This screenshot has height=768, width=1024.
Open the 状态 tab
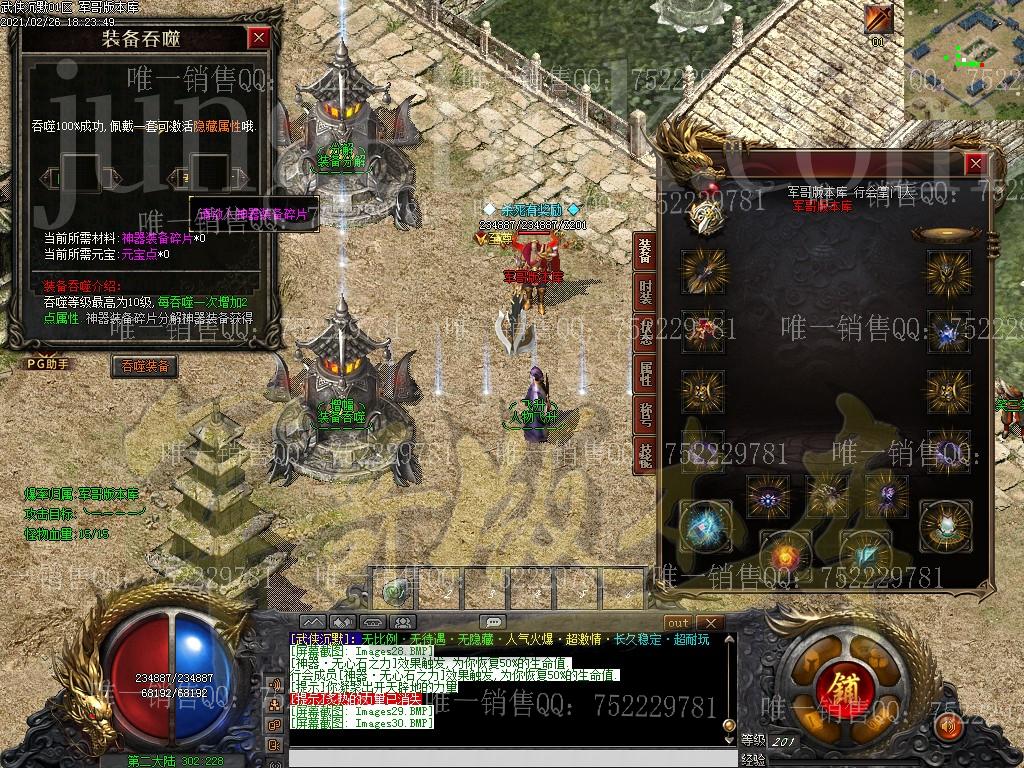(x=645, y=333)
